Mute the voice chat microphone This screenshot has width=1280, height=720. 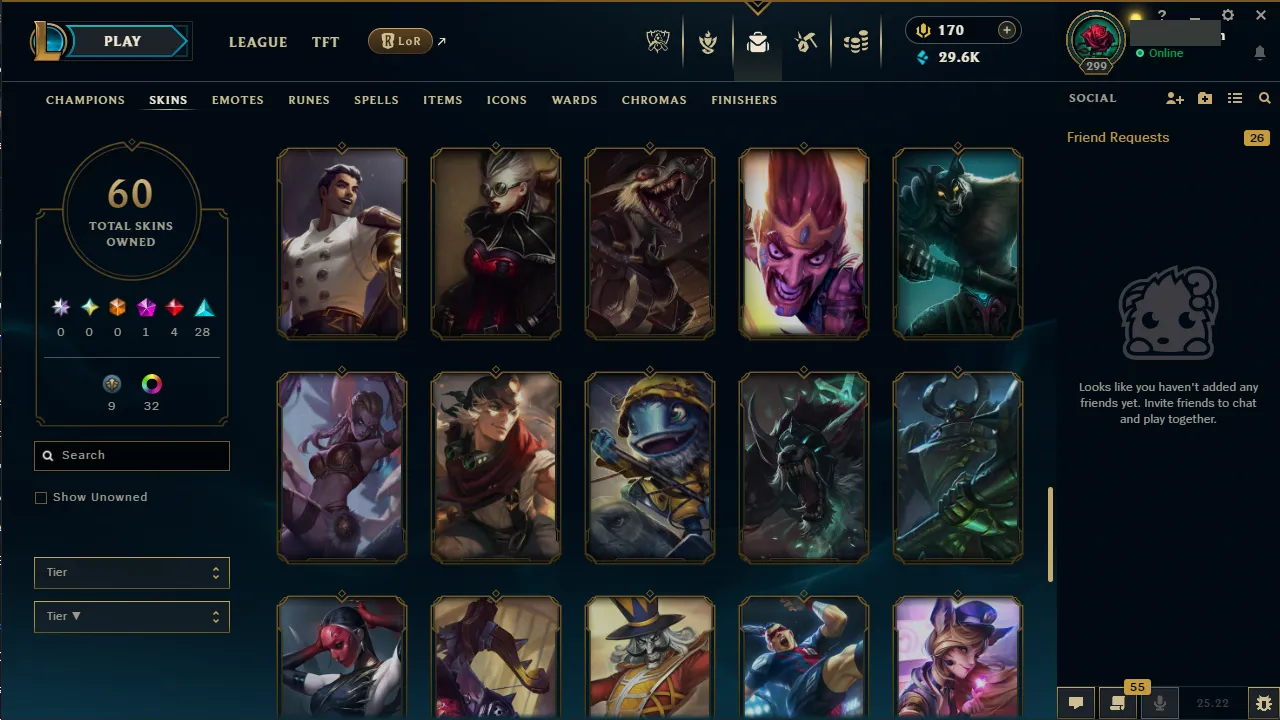click(x=1160, y=703)
